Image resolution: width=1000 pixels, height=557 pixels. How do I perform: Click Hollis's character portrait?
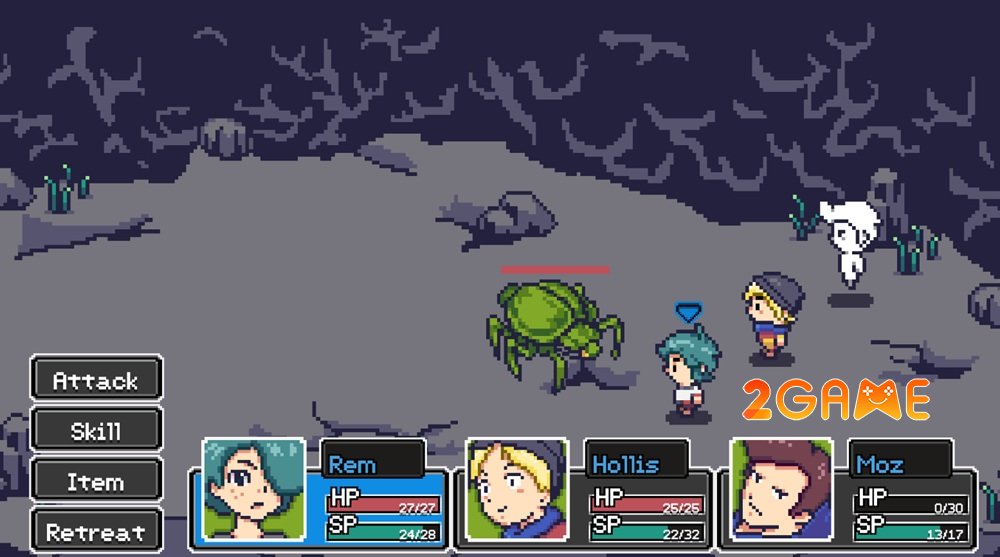(516, 489)
